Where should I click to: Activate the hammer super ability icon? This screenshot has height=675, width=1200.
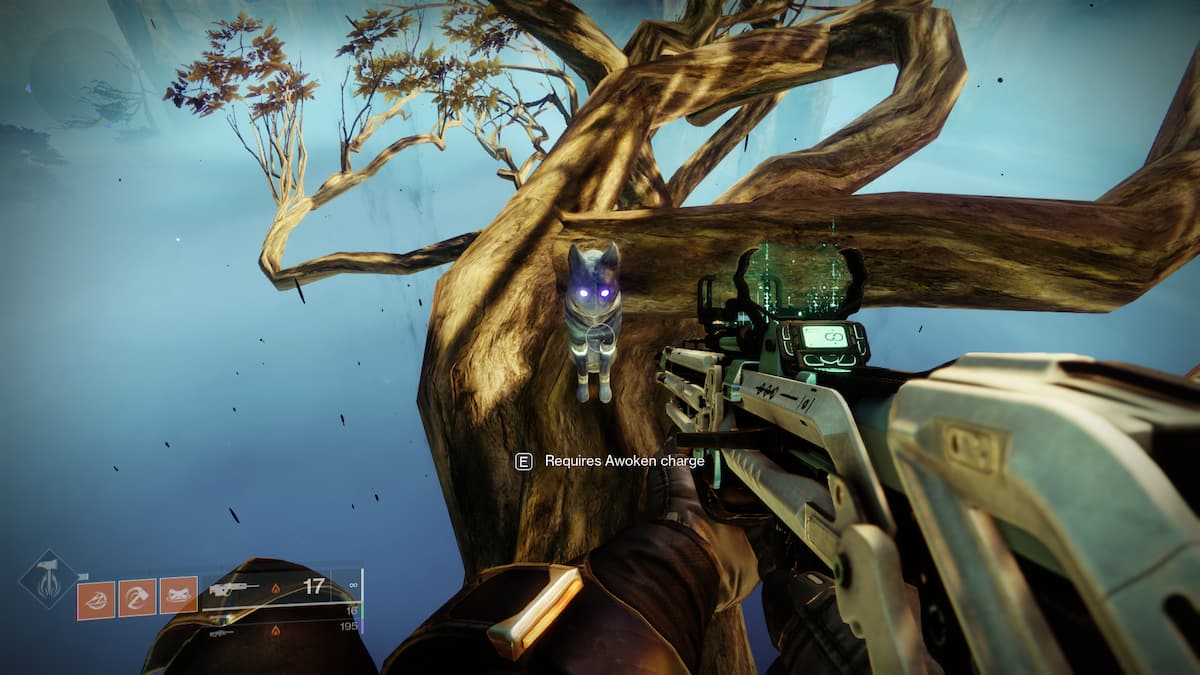(47, 580)
